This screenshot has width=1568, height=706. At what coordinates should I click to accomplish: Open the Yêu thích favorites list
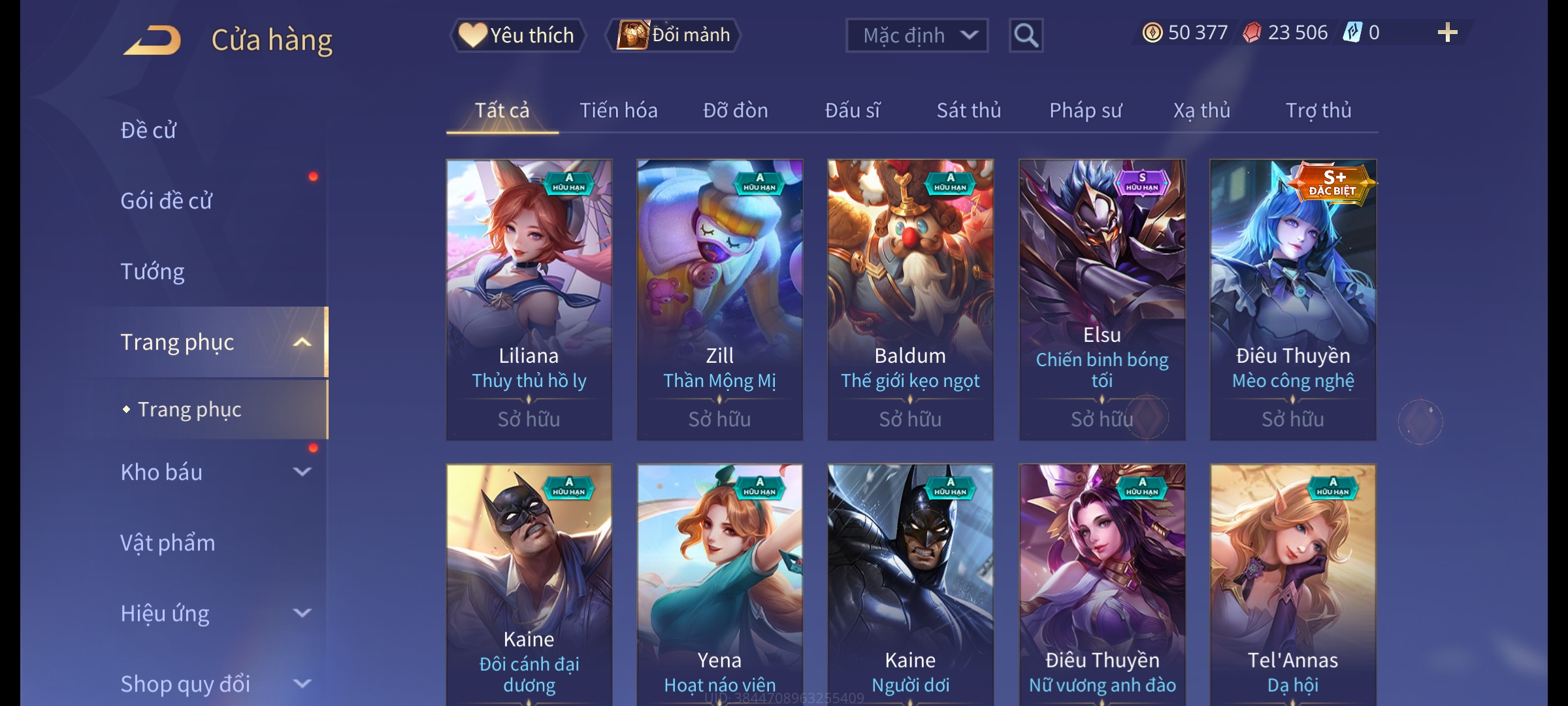pyautogui.click(x=517, y=35)
